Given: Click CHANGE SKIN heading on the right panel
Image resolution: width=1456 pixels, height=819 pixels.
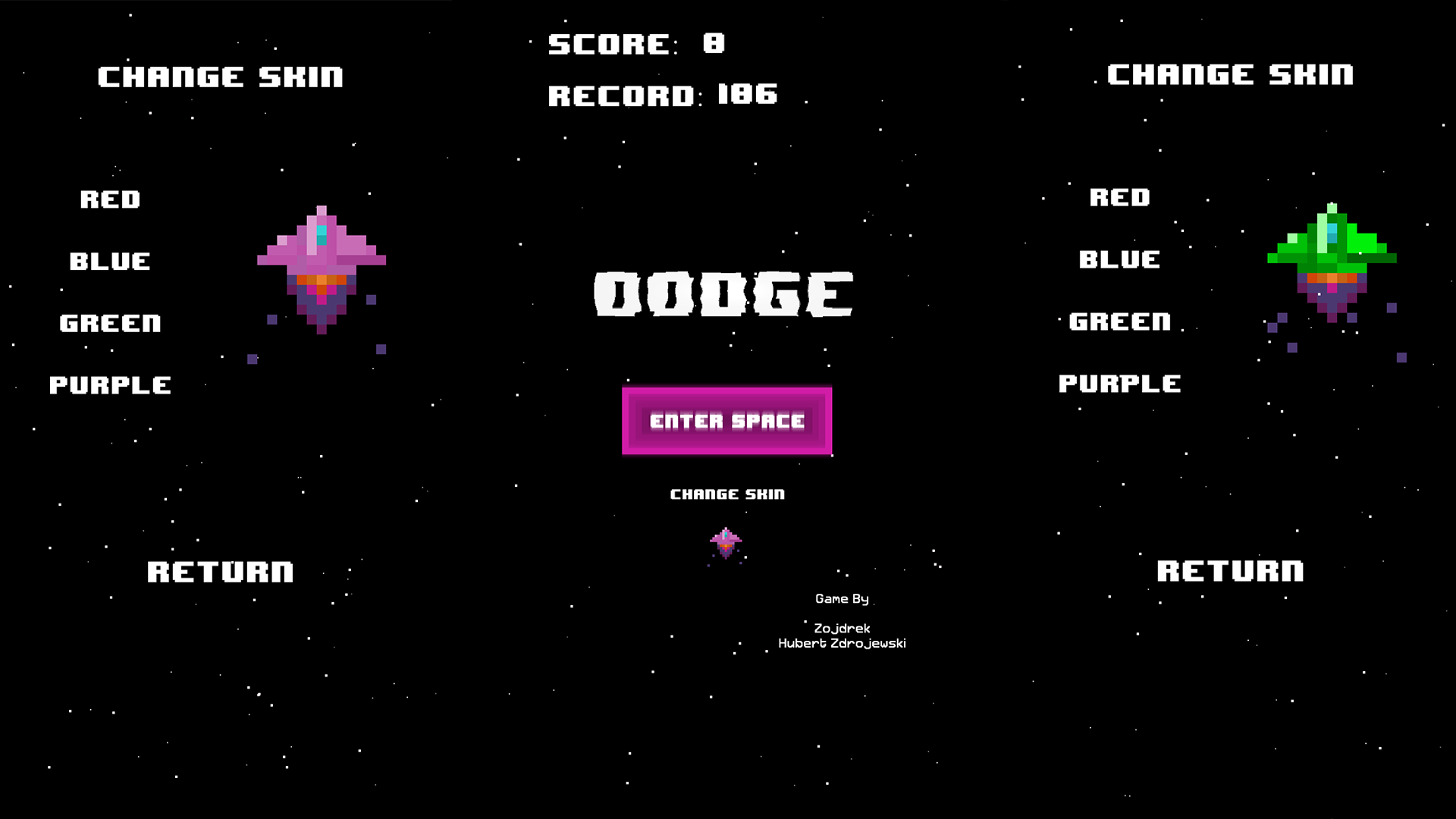Looking at the screenshot, I should [1229, 74].
